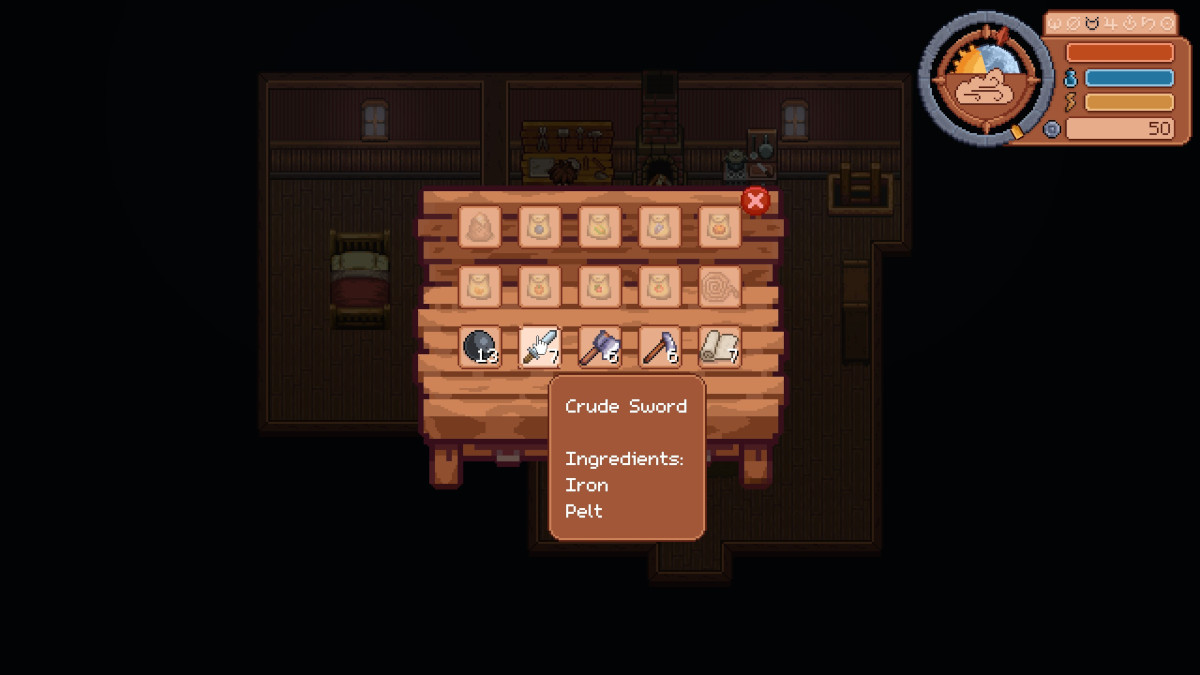
Task: Select the Crude Sword recipe slot
Action: click(x=539, y=347)
